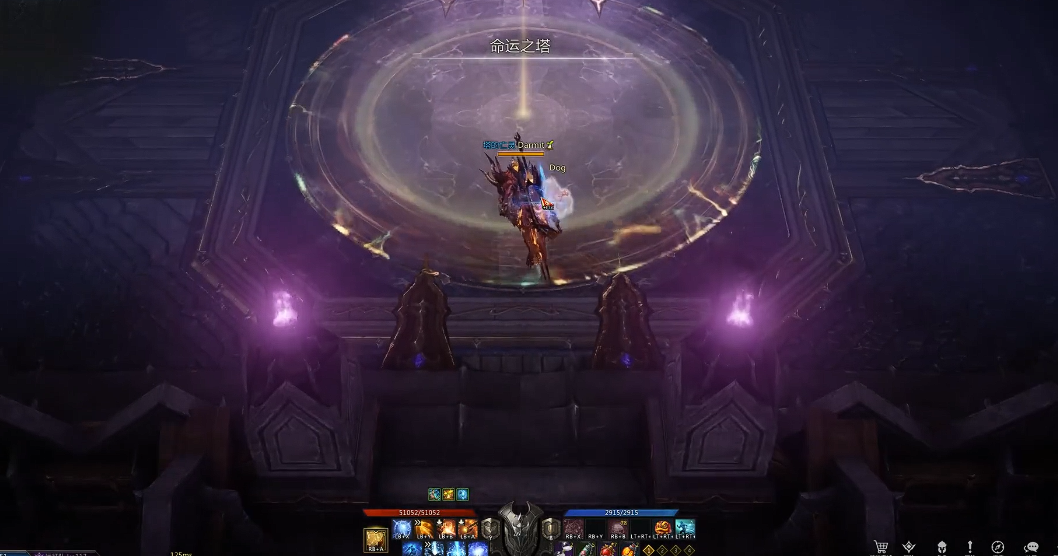Activate the blue lightning orb skill RB+X

click(402, 528)
